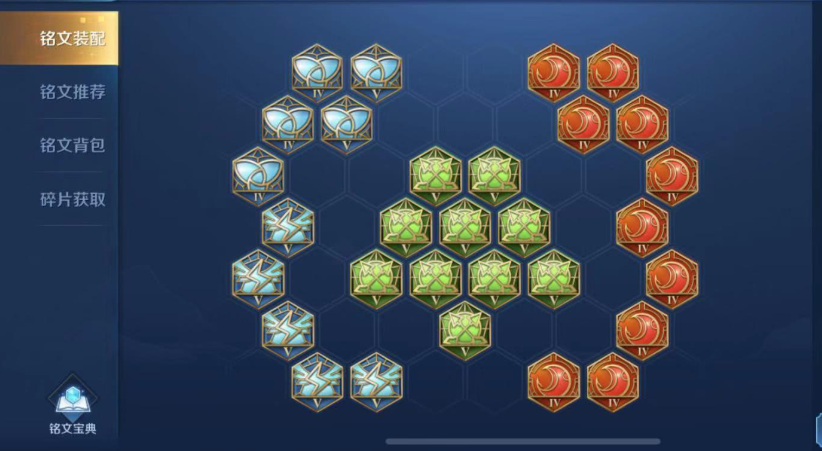Open the 铭文推荐 tab
Image resolution: width=822 pixels, height=451 pixels.
tap(72, 92)
